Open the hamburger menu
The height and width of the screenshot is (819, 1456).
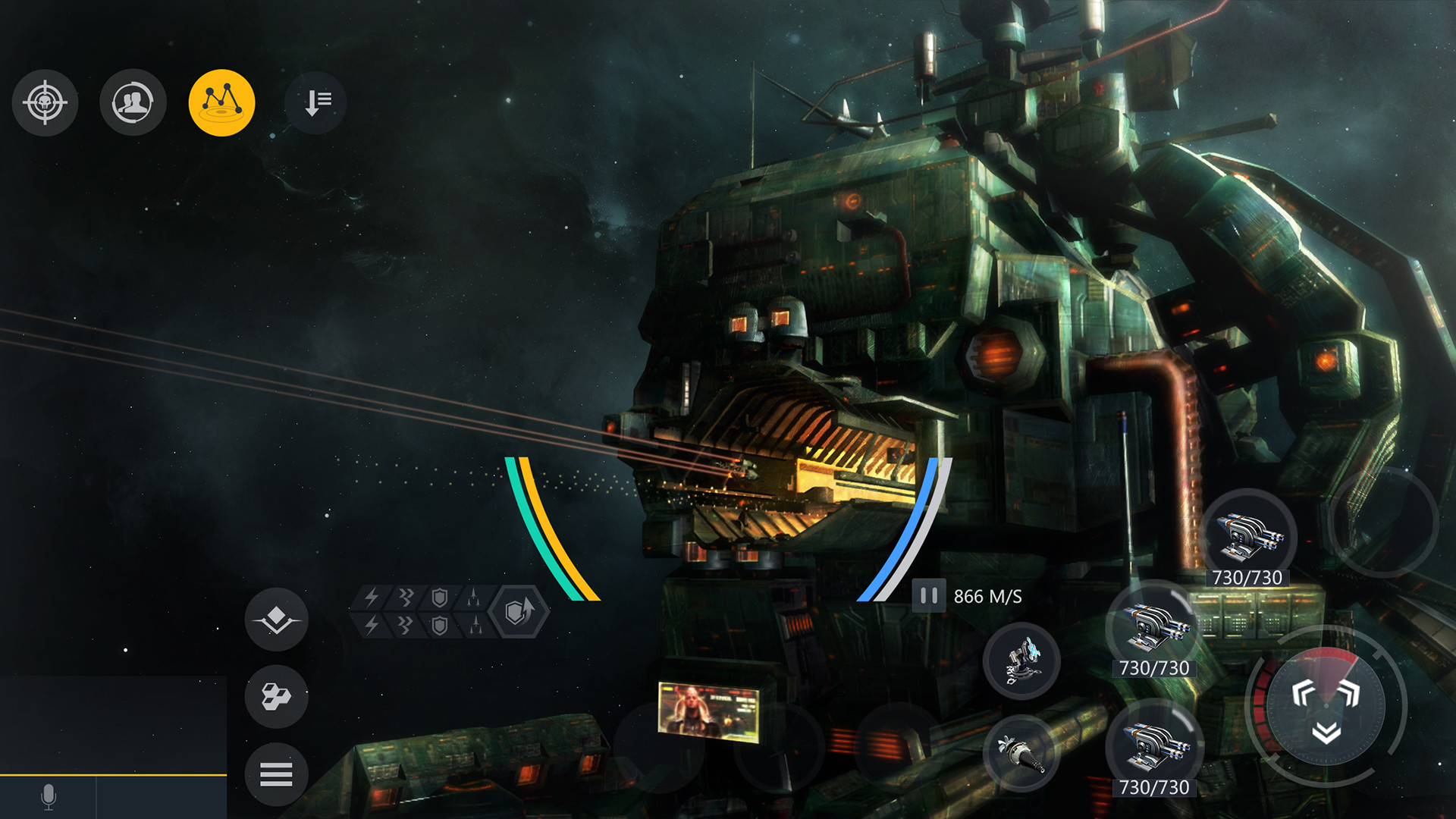(x=278, y=774)
